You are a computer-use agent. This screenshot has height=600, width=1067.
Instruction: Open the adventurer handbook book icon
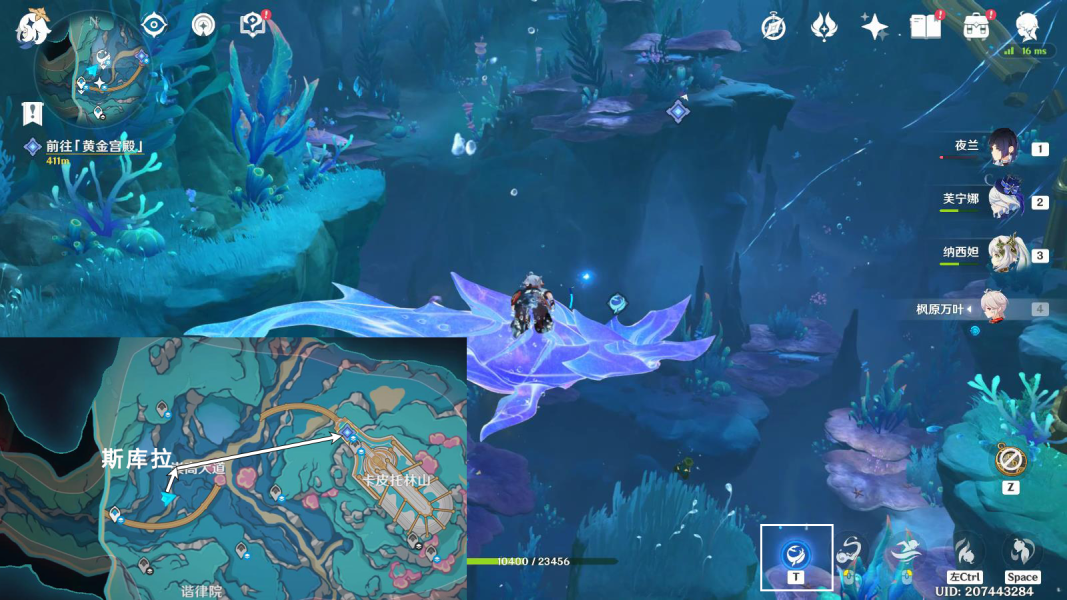[925, 27]
